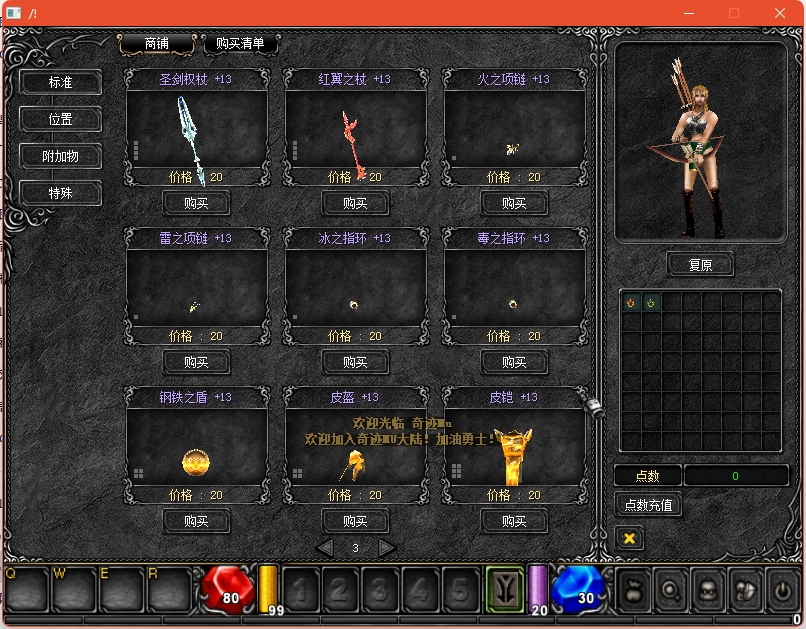Purchase the 钢铁之盾 +13 shield

(196, 521)
